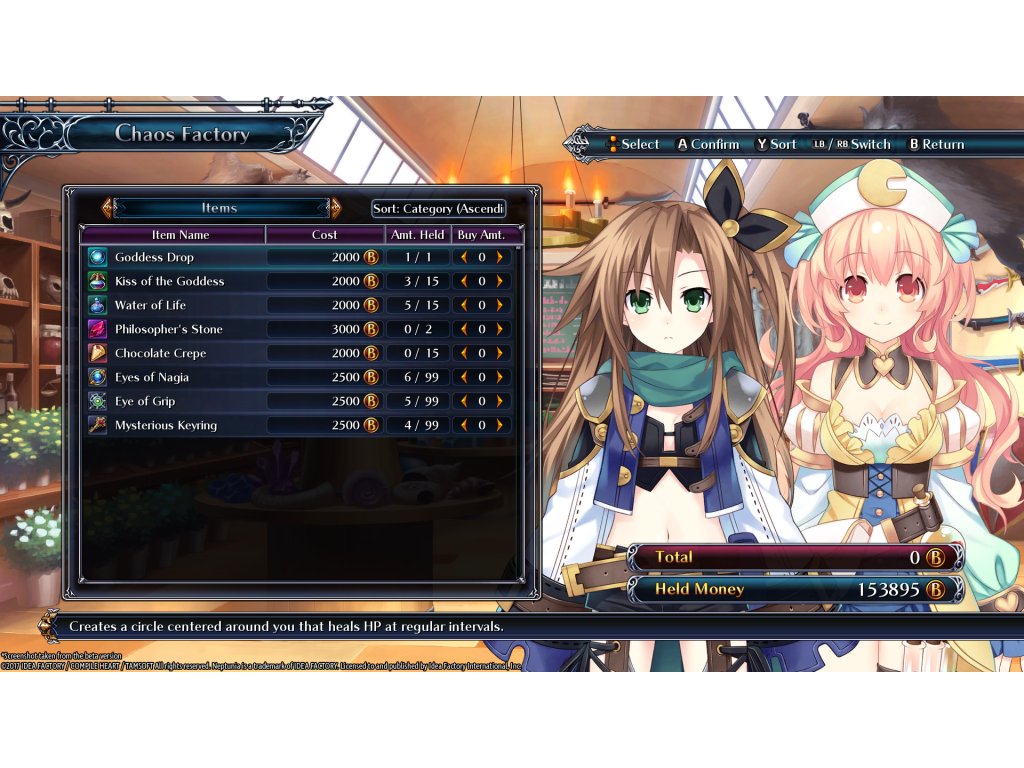
Task: Switch to previous category left of Items
Action: click(x=106, y=208)
